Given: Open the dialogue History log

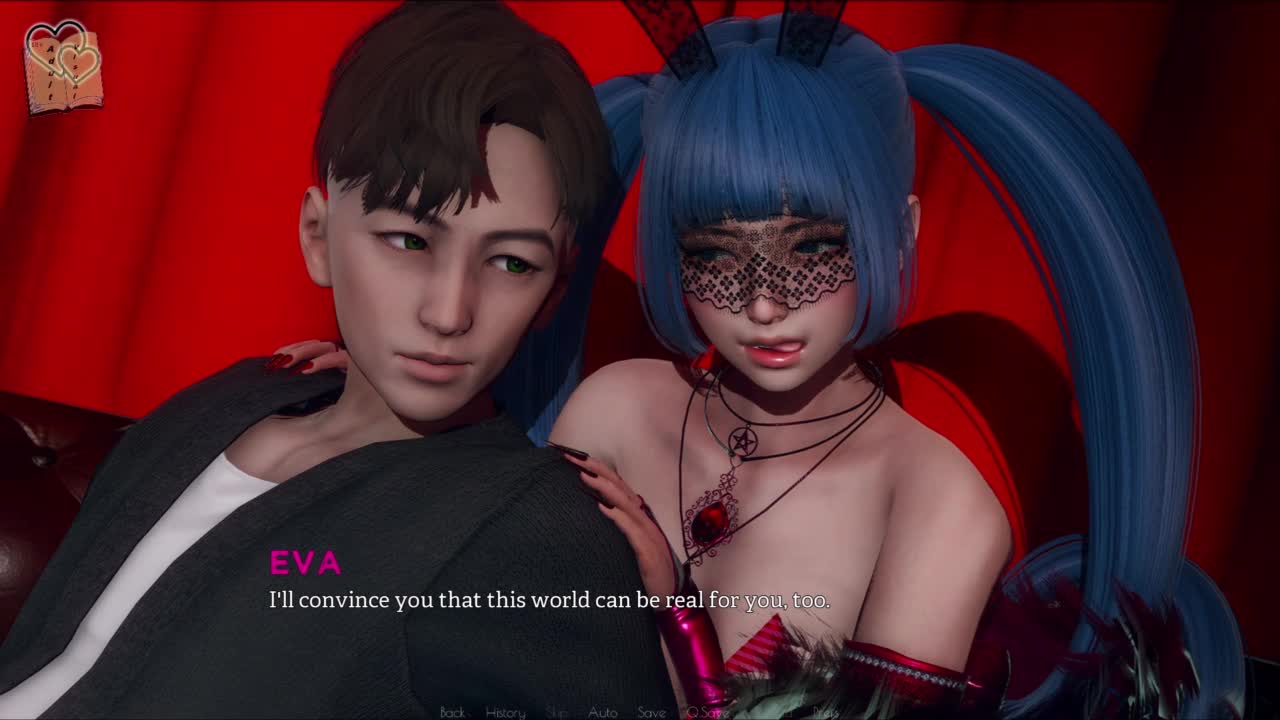Looking at the screenshot, I should click(x=505, y=712).
